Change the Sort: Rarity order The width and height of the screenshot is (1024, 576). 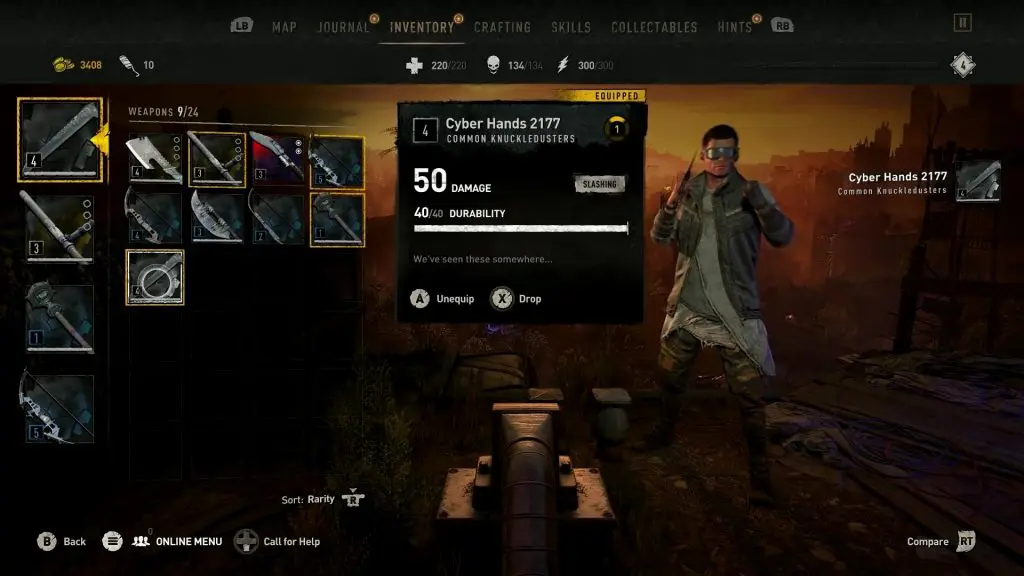(x=352, y=499)
